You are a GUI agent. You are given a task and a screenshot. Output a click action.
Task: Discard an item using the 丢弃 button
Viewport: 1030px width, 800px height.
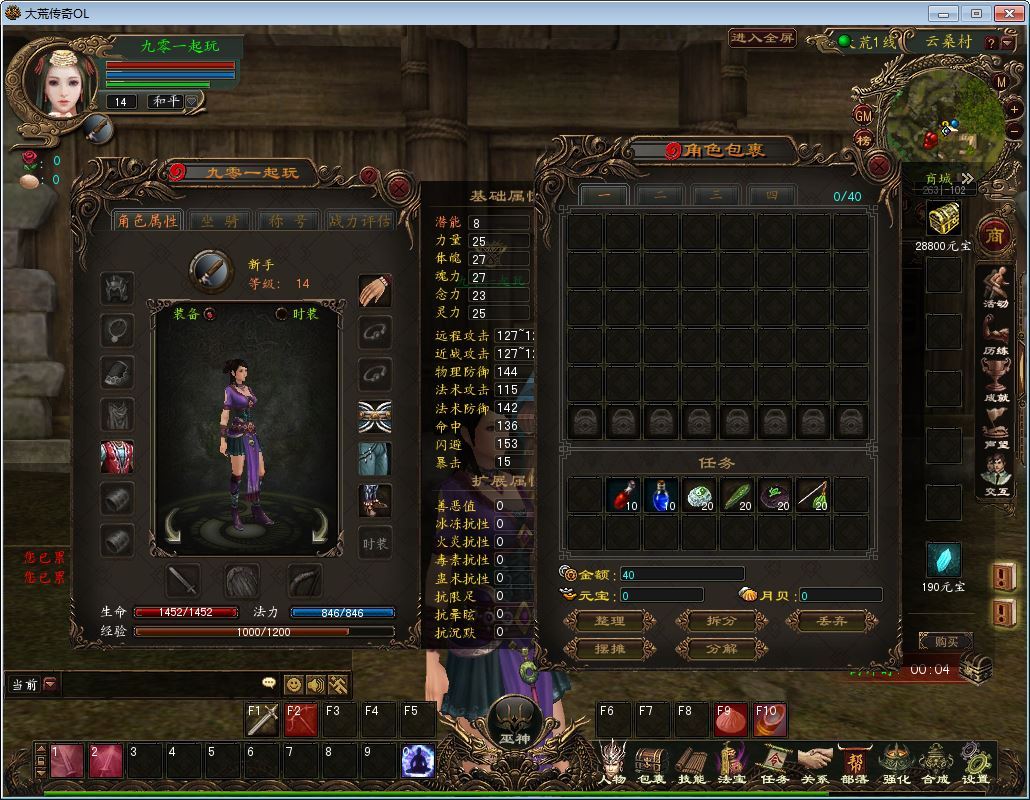coord(832,621)
